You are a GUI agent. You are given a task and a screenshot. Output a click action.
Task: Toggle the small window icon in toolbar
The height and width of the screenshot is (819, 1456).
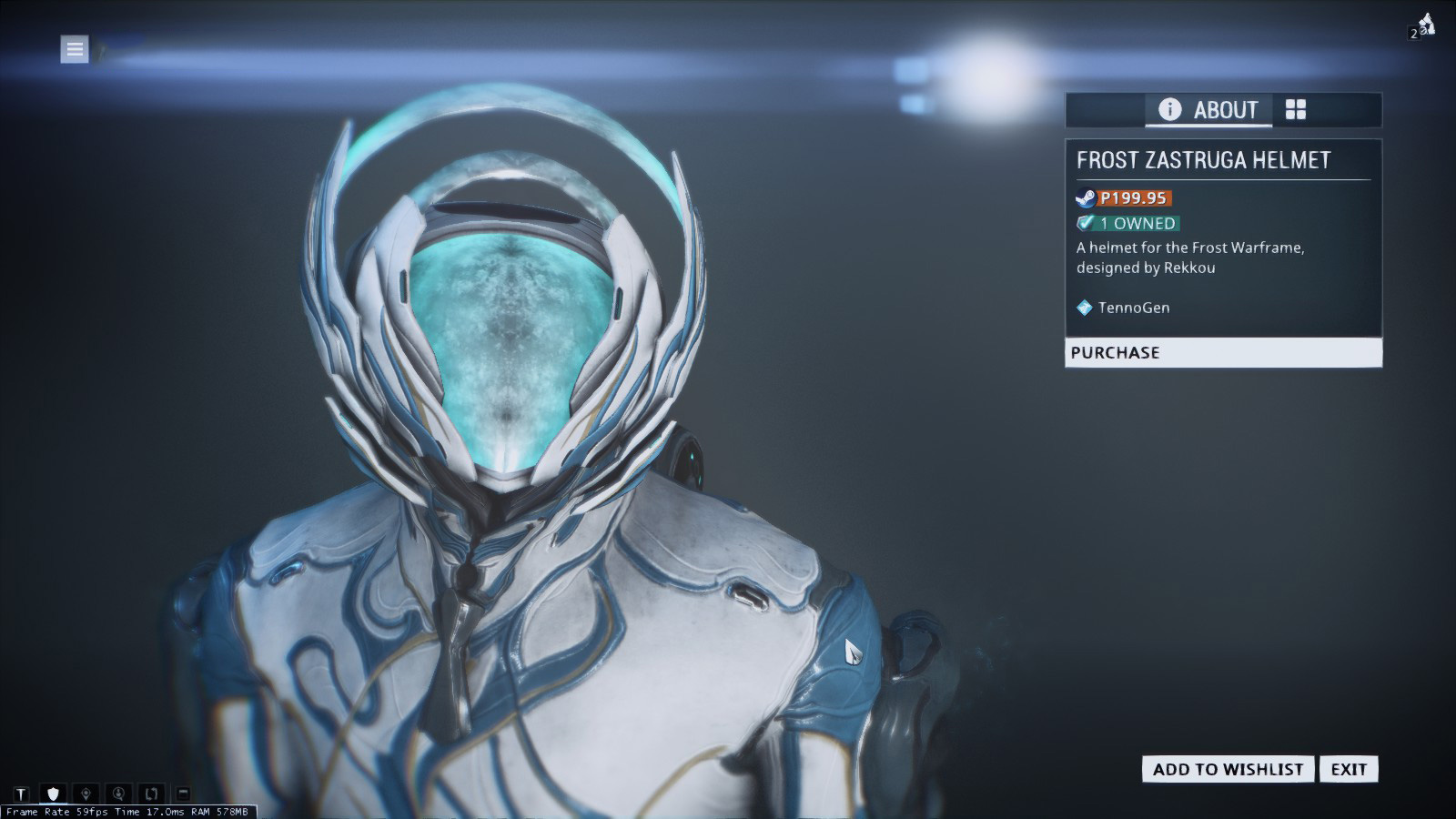183,794
